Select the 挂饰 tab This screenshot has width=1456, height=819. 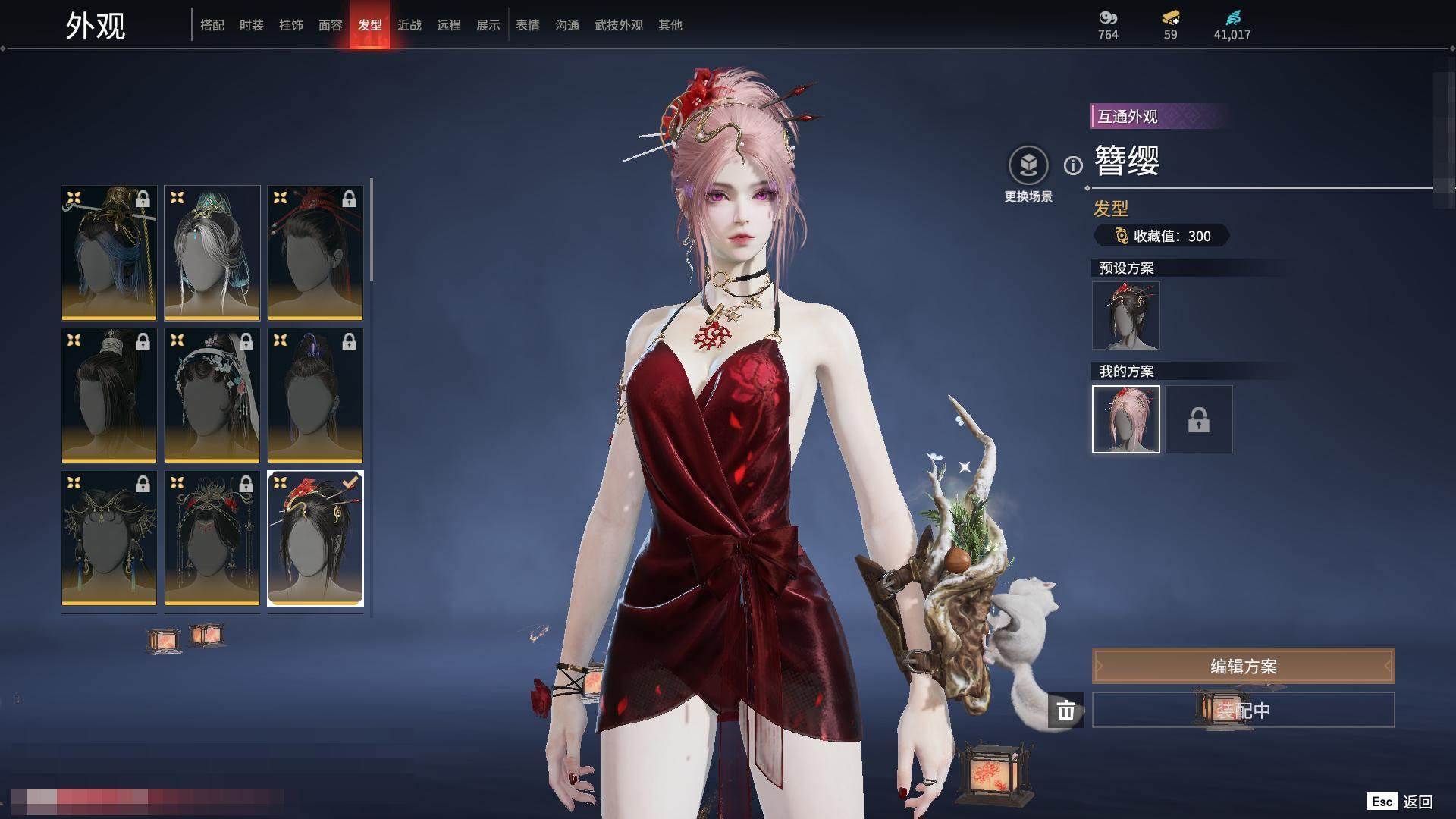click(291, 25)
